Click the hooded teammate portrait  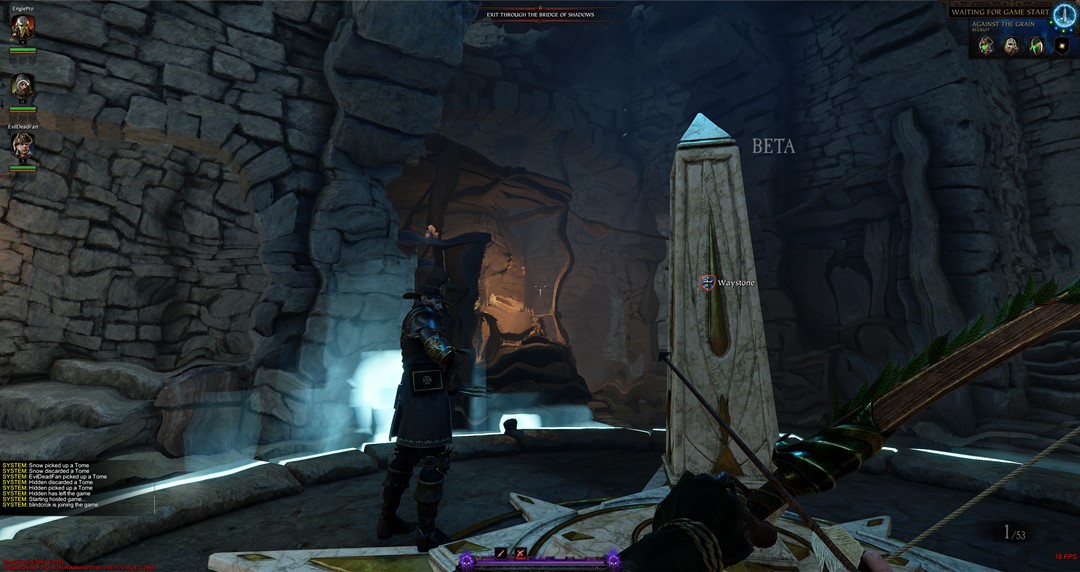pos(22,88)
